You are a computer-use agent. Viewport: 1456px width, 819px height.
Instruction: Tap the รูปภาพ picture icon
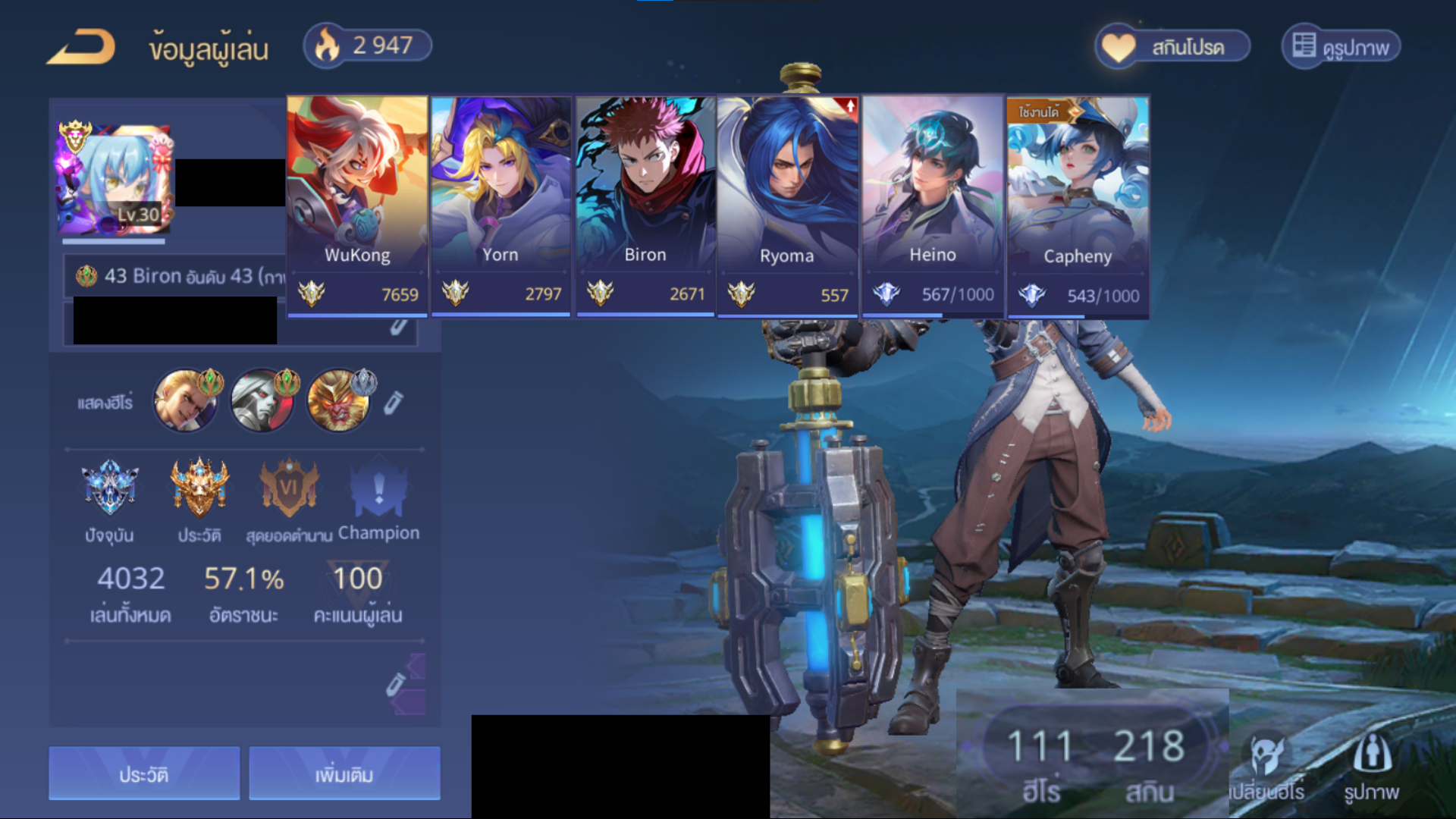[1371, 766]
